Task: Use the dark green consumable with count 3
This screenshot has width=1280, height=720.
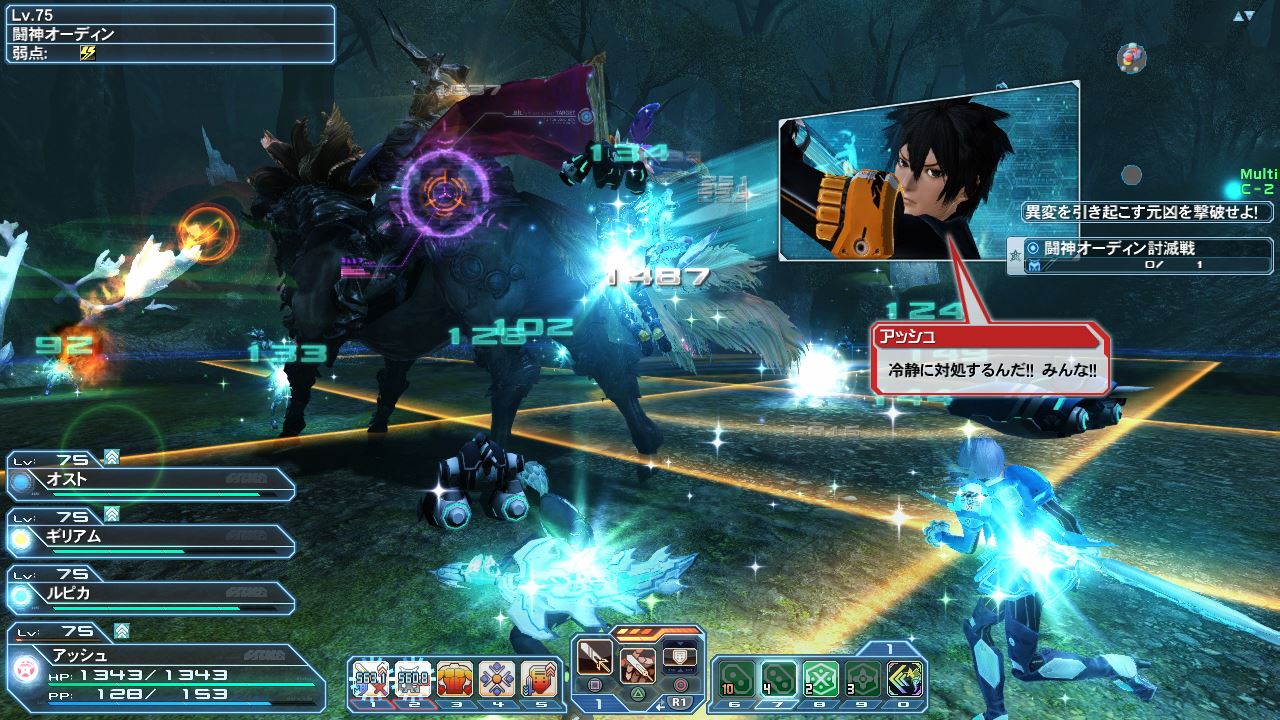Action: coord(863,678)
